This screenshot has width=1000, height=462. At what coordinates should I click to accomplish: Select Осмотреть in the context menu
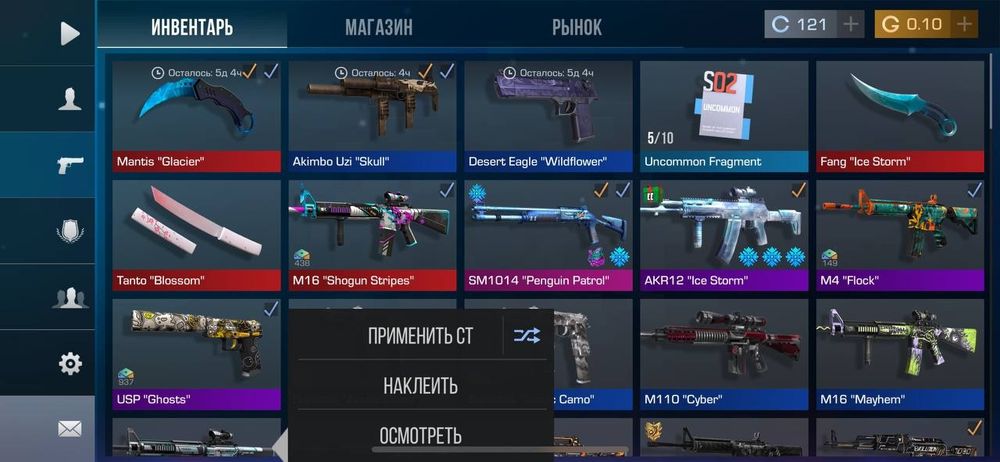(420, 435)
